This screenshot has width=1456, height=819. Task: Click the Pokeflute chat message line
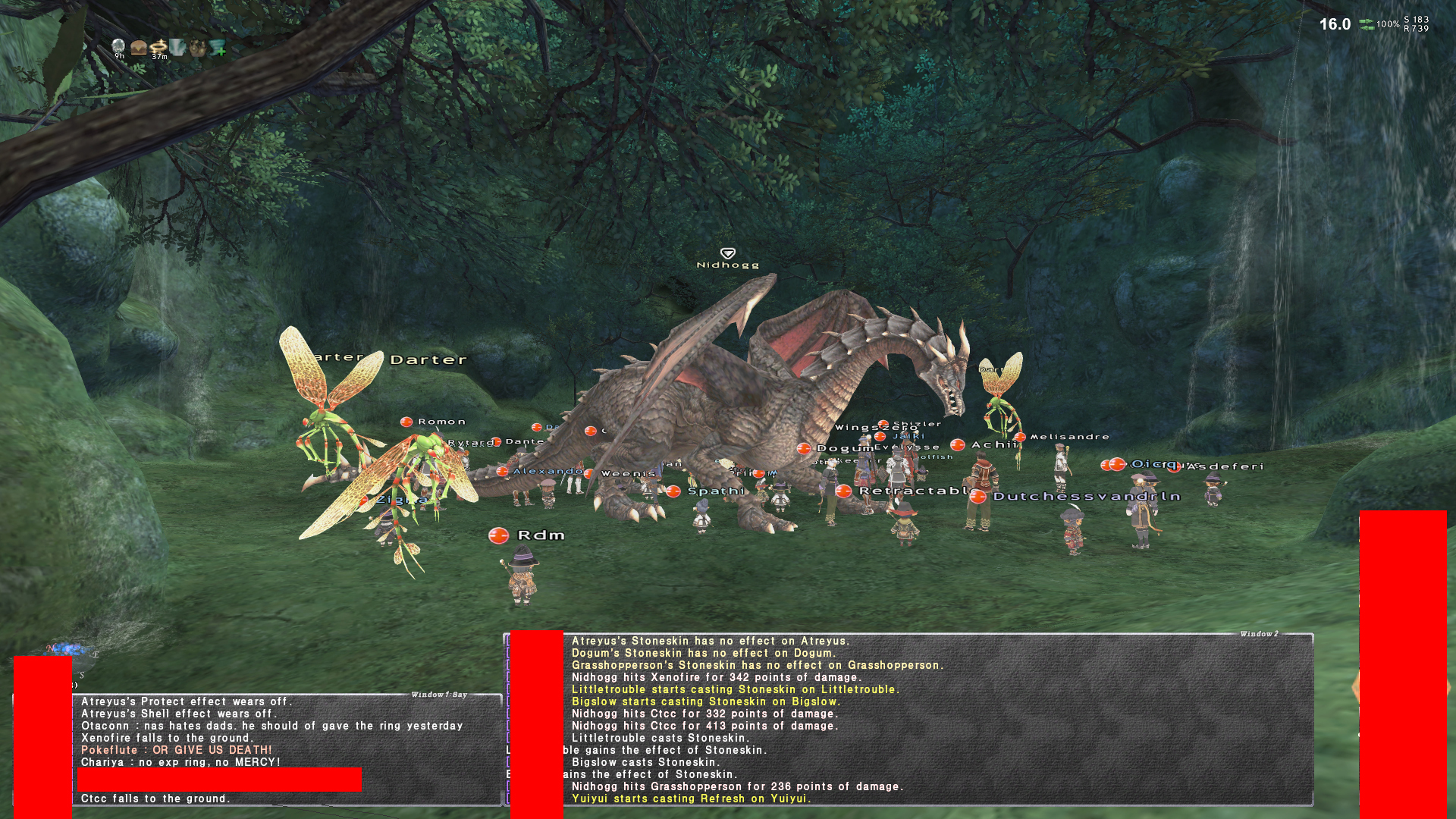(x=176, y=750)
